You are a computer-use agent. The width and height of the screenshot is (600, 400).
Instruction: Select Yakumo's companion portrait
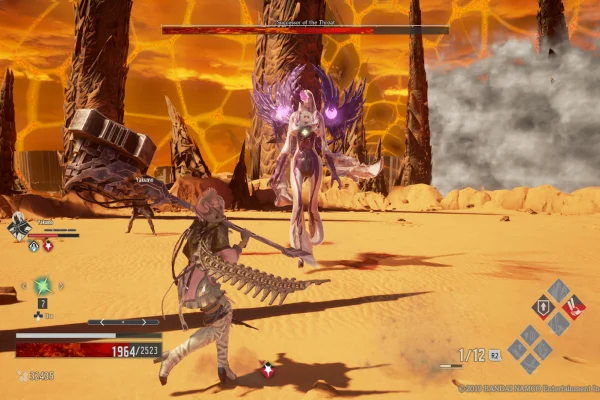[x=19, y=227]
